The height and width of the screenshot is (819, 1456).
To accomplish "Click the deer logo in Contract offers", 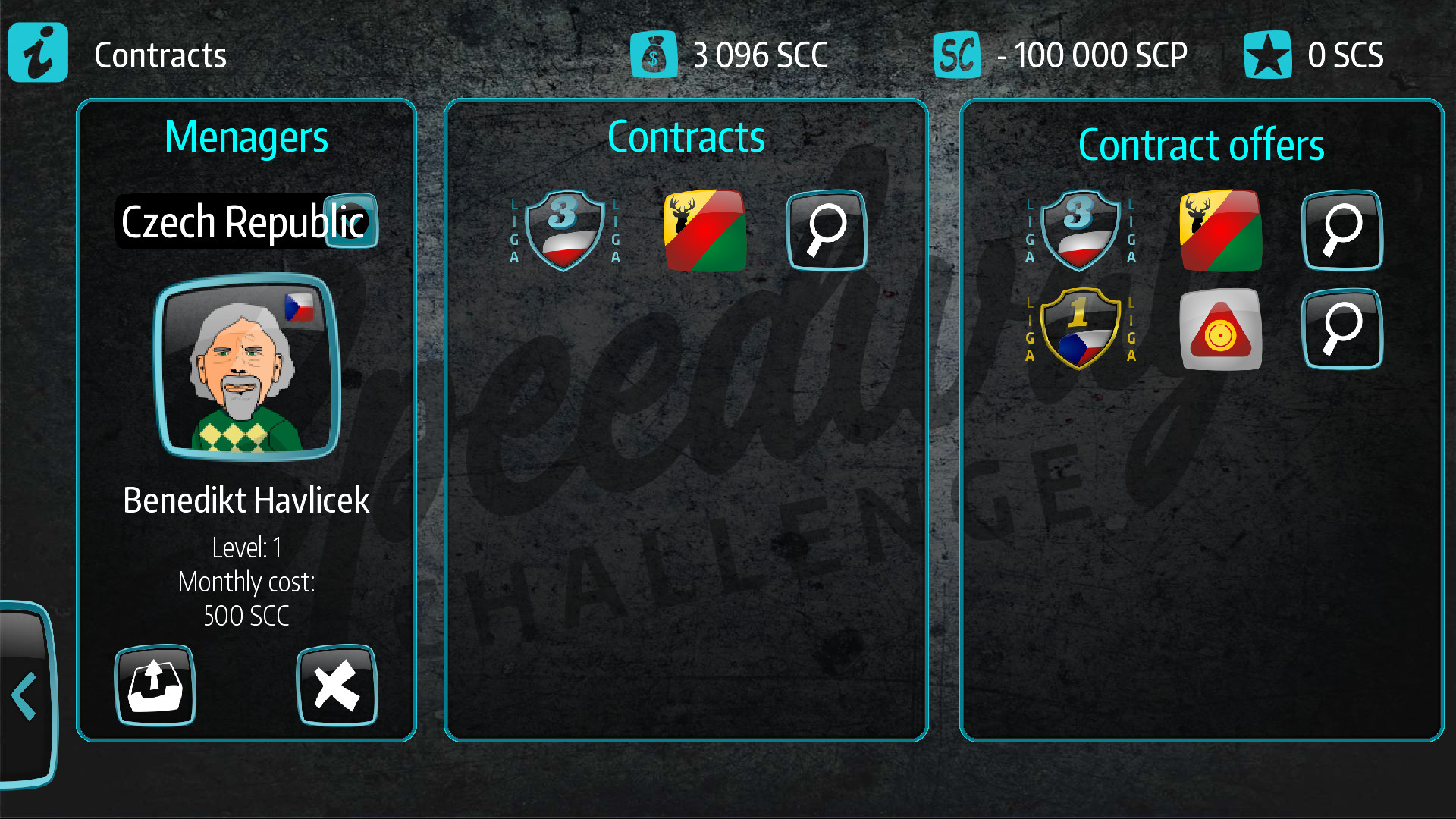I will tap(1221, 230).
